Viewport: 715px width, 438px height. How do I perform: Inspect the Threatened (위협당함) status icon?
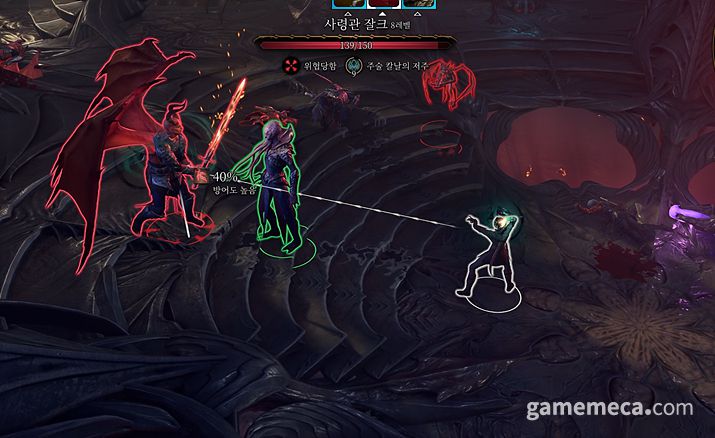[x=291, y=66]
